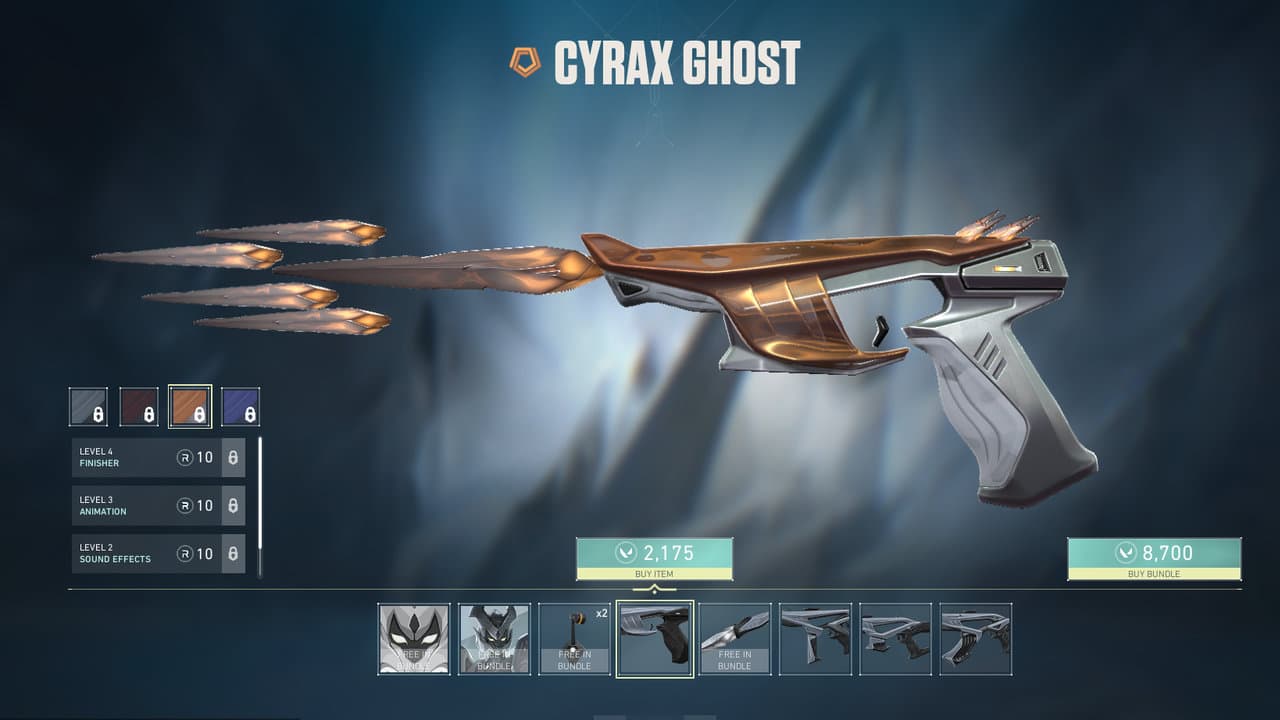
Task: Open the armored figure player card thumbnail
Action: coord(494,639)
